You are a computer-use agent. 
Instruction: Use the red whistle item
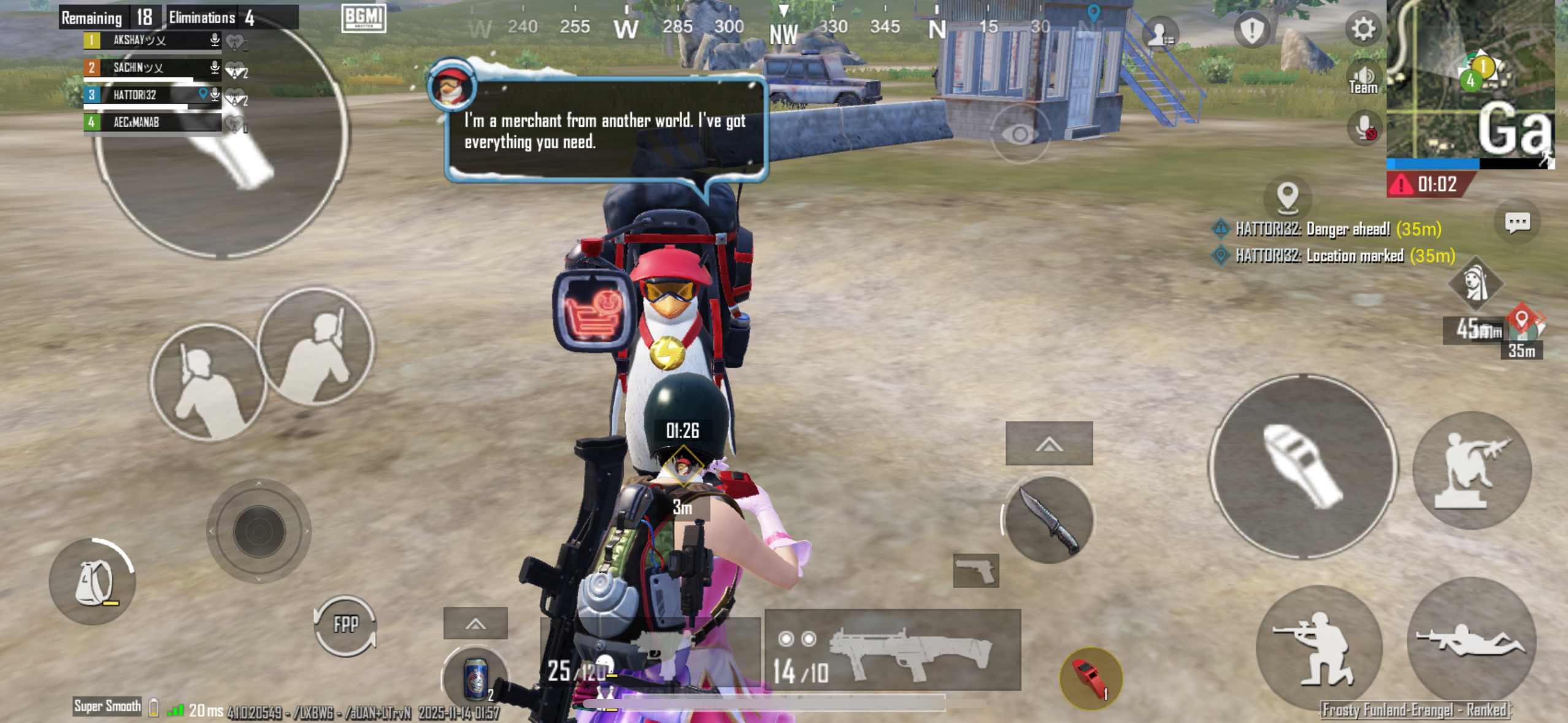click(x=1091, y=678)
